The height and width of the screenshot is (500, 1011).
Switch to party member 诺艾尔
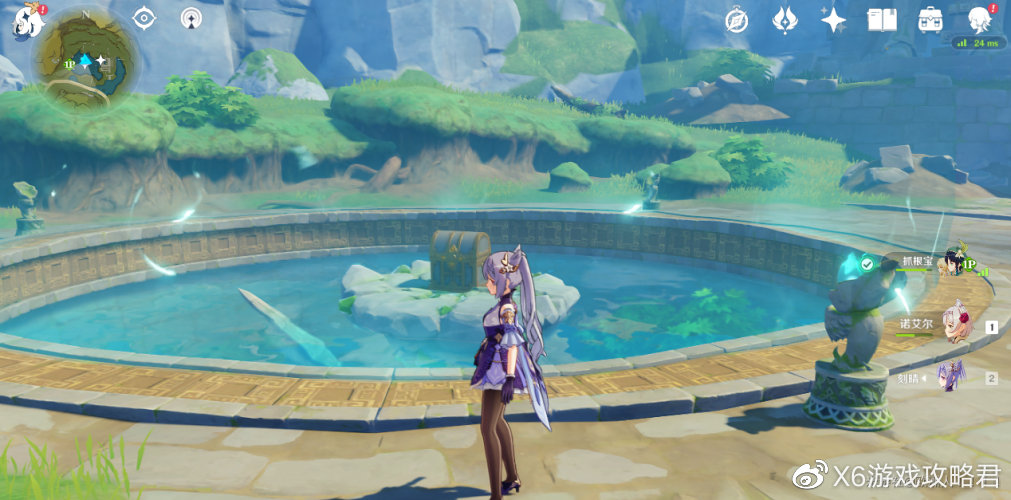click(955, 322)
